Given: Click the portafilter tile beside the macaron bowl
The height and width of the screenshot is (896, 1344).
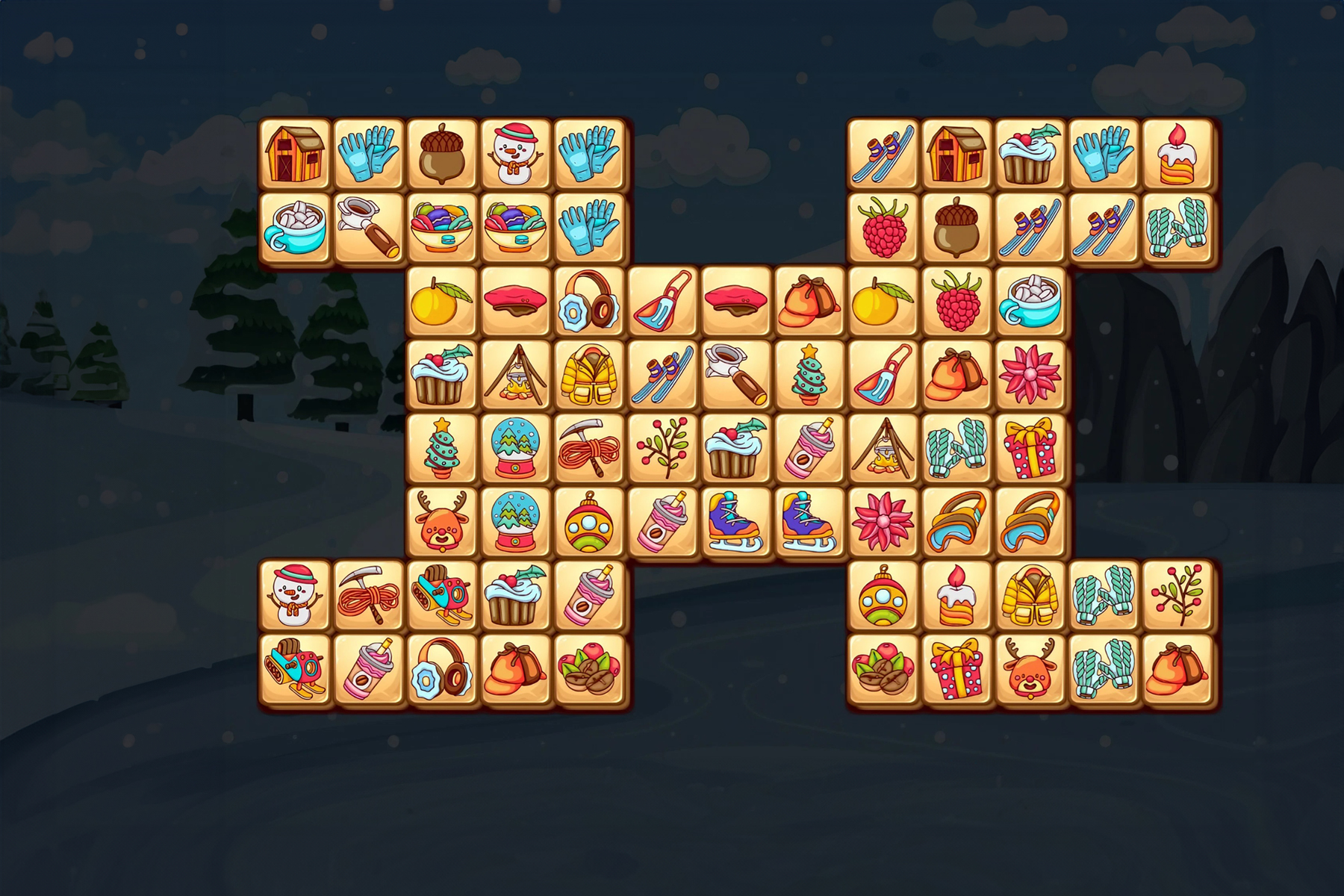Looking at the screenshot, I should point(368,227).
